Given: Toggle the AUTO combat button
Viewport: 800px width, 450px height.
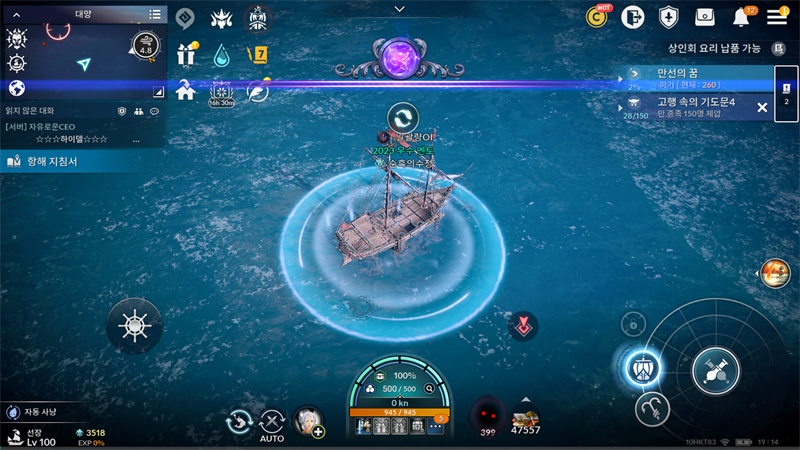Looking at the screenshot, I should (x=272, y=424).
